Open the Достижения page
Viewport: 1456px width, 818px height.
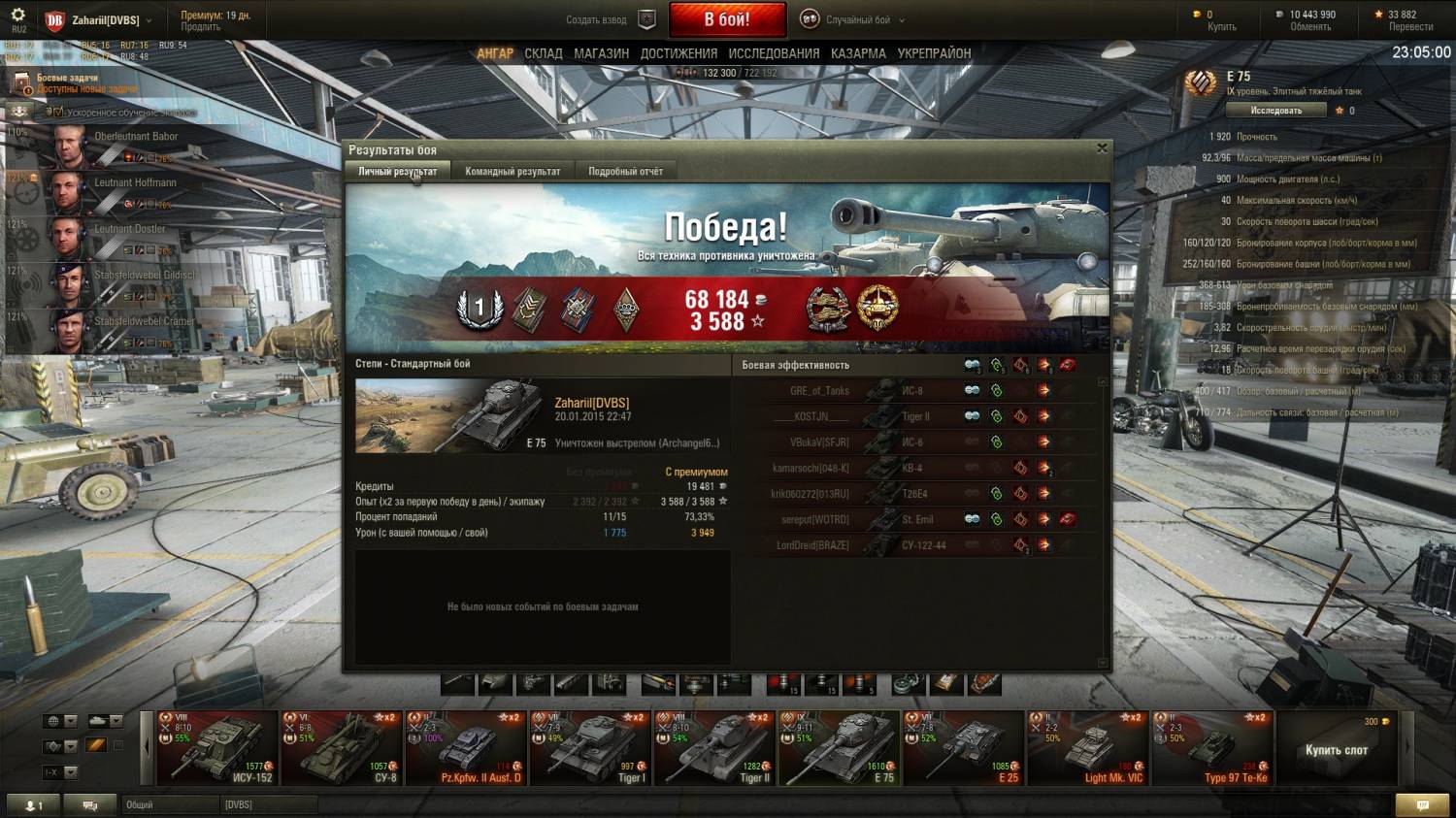[678, 53]
